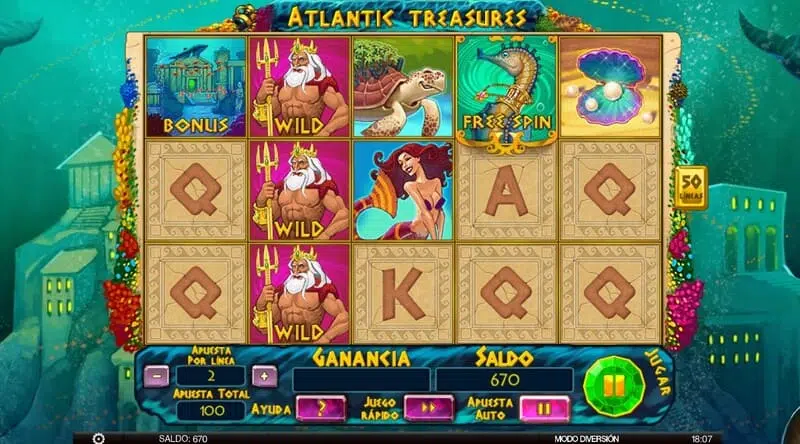
Task: Increase the bet per line with plus
Action: [x=263, y=376]
